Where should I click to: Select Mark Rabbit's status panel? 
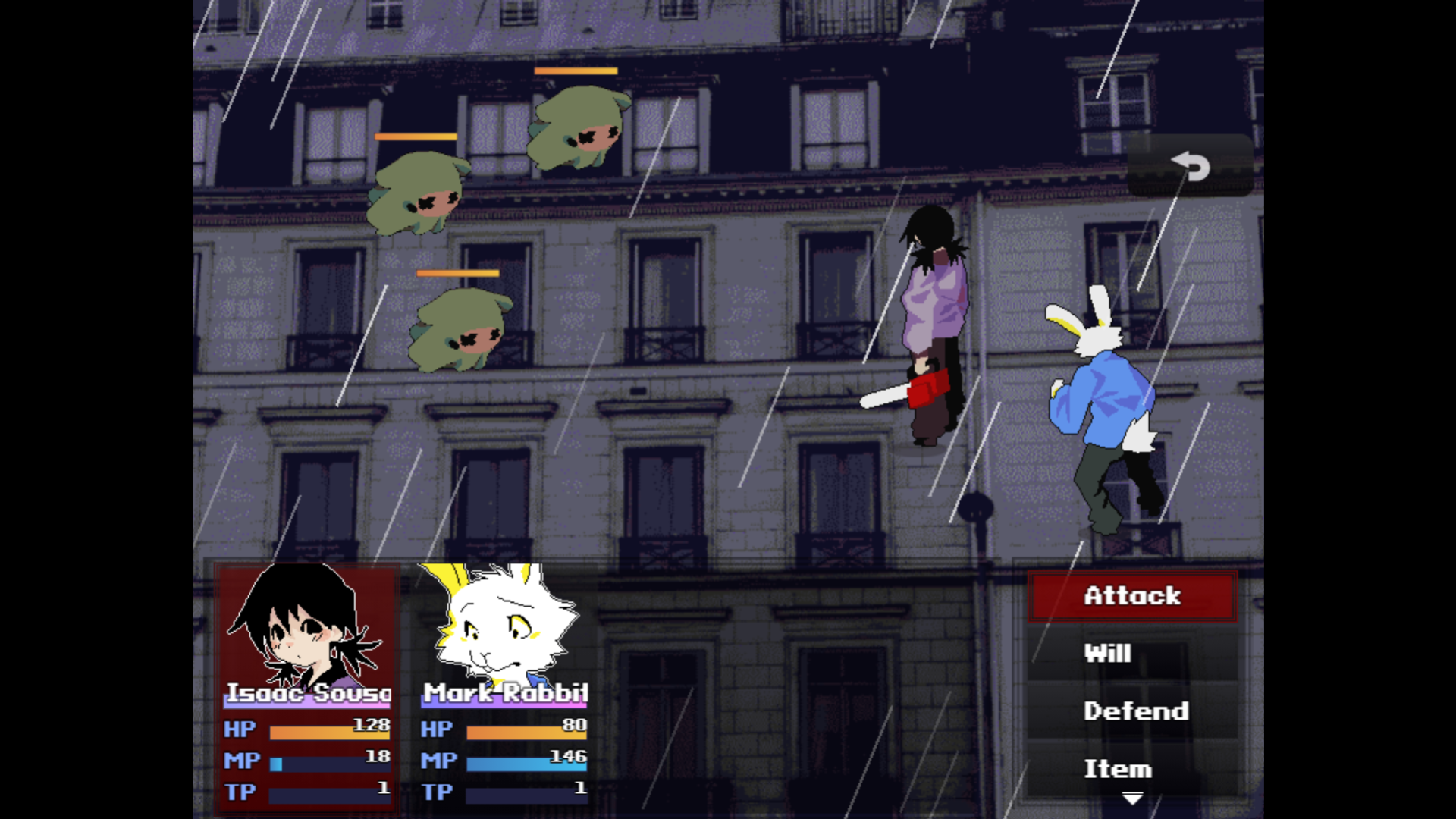point(504,686)
